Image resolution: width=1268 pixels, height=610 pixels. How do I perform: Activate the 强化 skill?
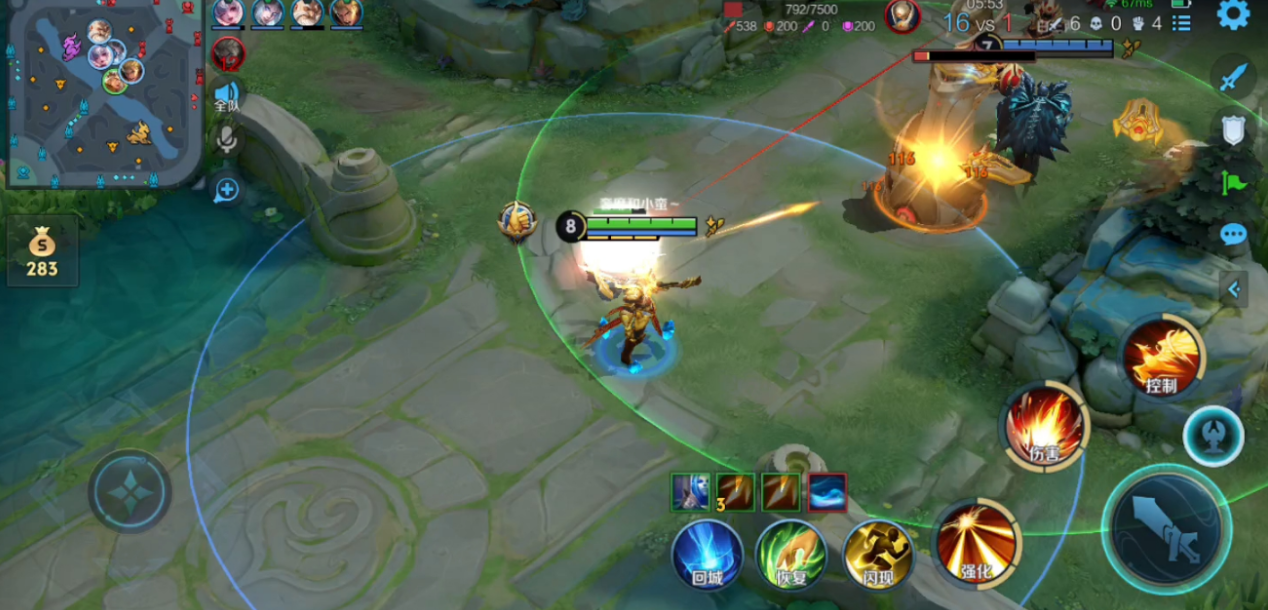[x=977, y=544]
